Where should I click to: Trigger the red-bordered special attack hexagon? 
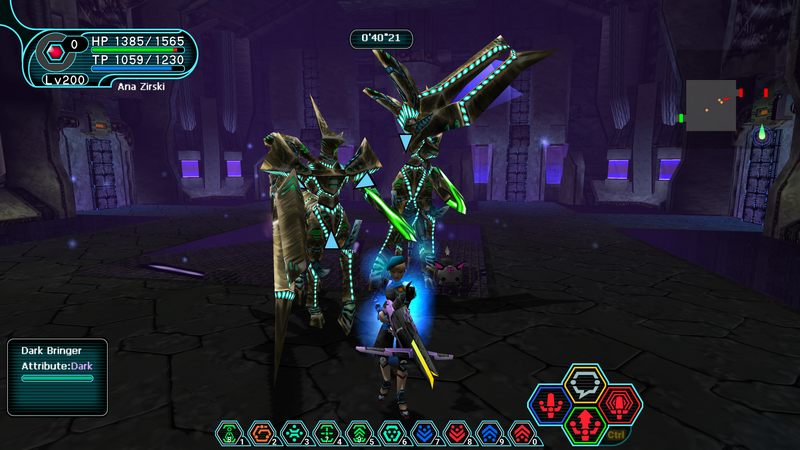(620, 402)
